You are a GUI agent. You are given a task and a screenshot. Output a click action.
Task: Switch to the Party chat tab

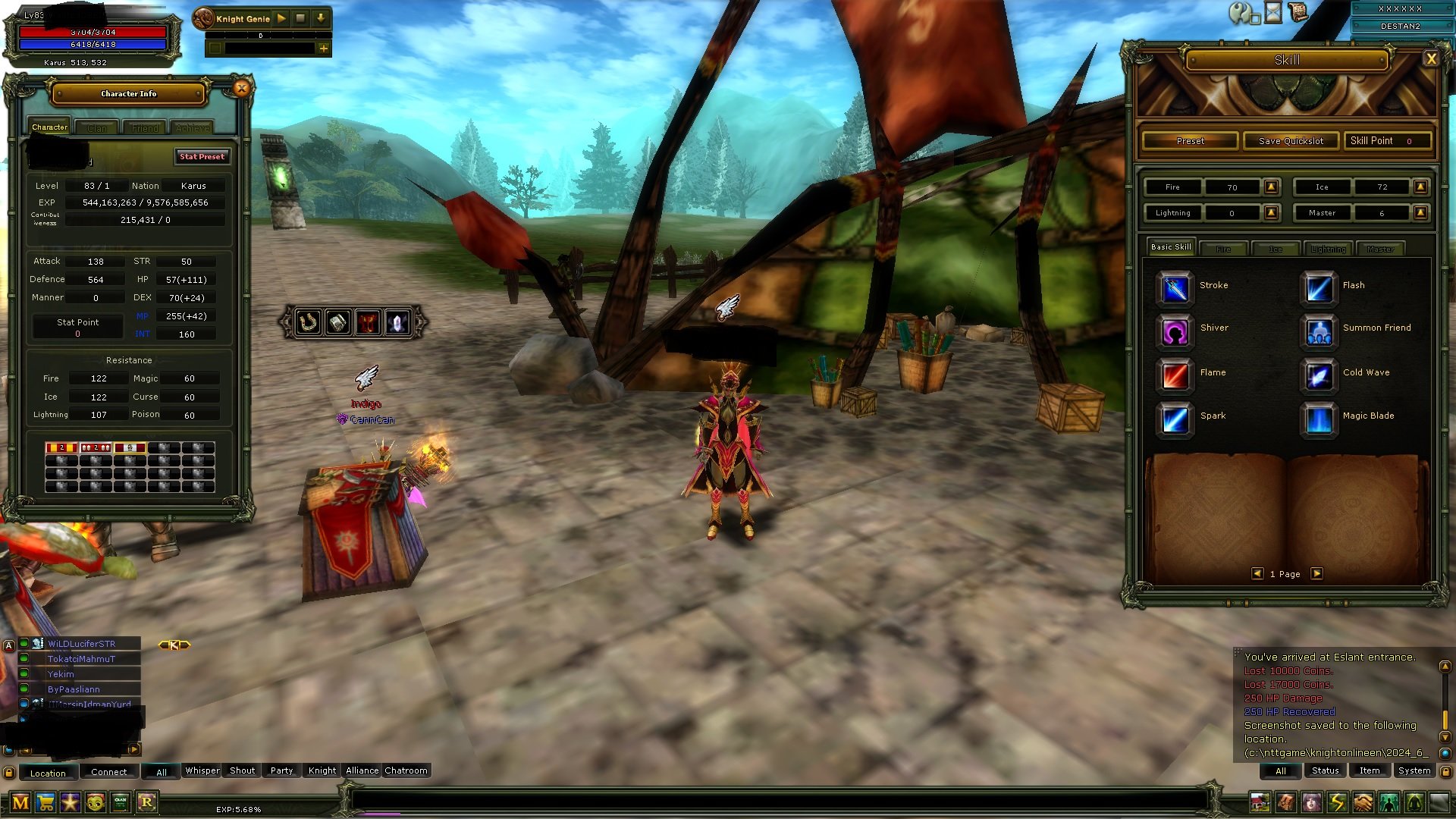[x=280, y=770]
